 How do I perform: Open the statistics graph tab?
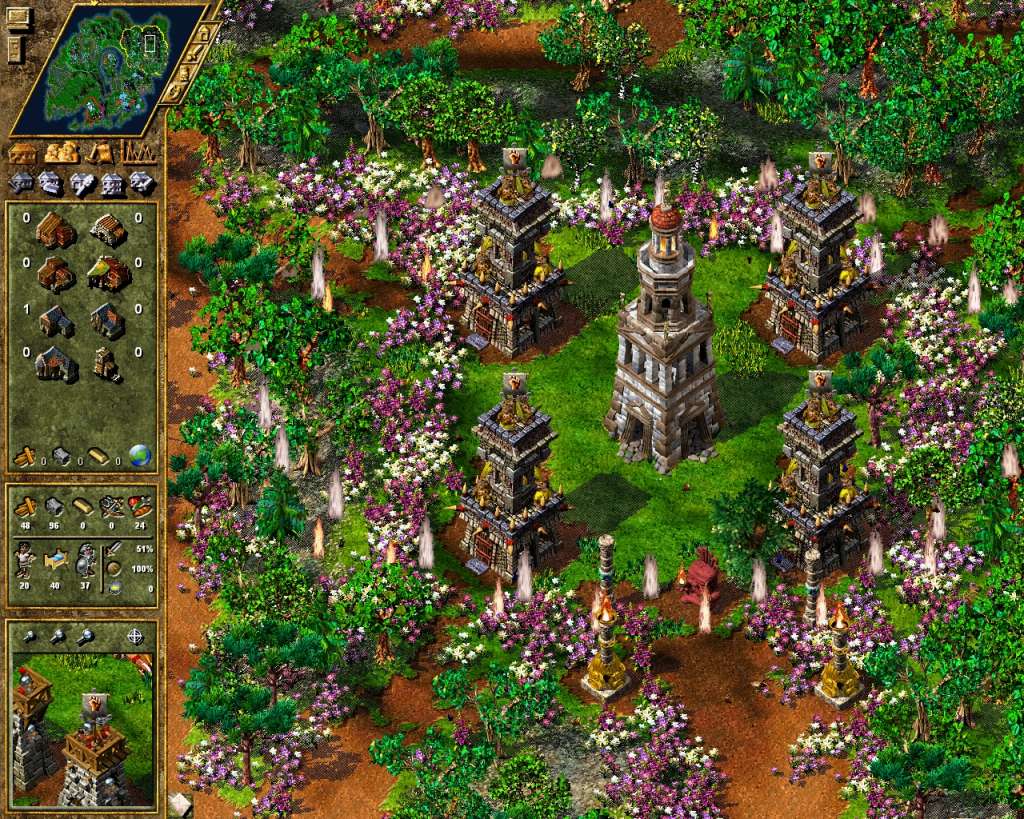(138, 153)
